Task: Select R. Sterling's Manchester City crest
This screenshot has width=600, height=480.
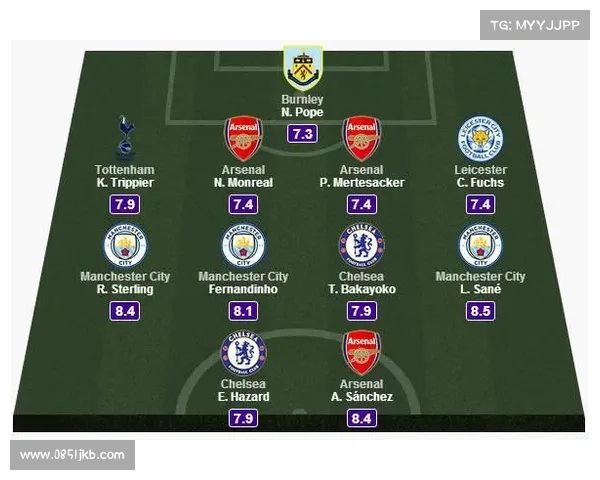Action: [x=125, y=246]
